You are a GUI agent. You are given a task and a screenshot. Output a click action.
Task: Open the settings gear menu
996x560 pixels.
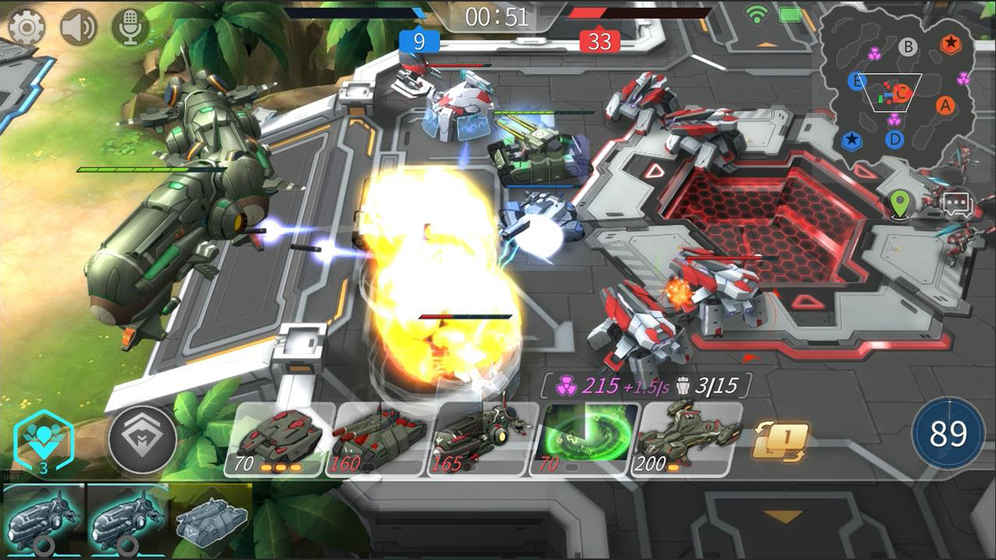point(26,26)
